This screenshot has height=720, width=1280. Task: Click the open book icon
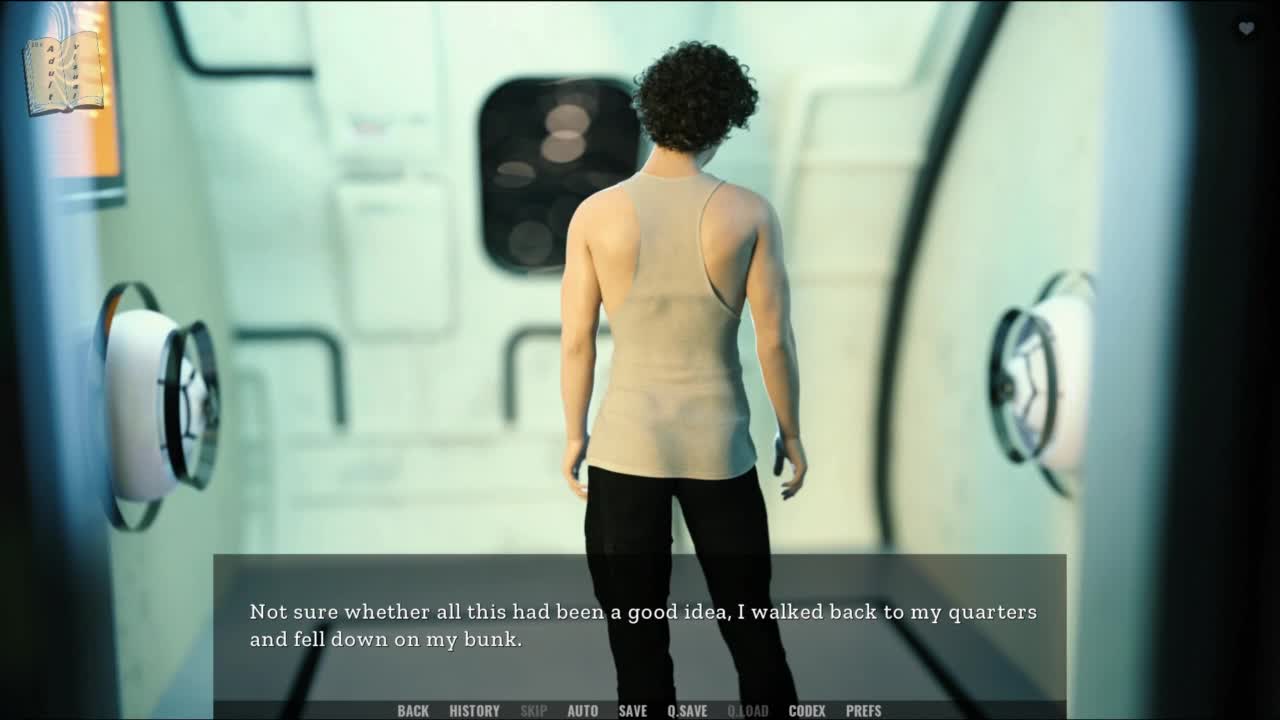64,72
